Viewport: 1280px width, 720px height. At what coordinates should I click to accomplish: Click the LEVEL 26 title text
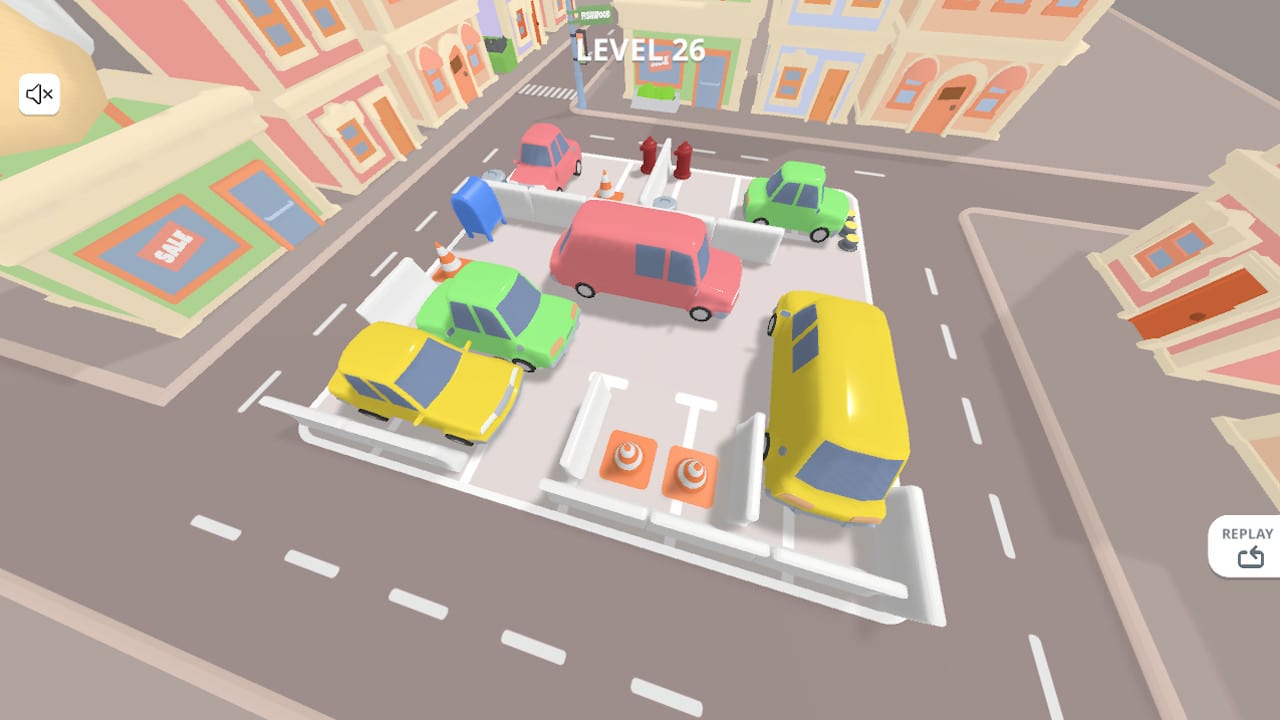tap(638, 49)
